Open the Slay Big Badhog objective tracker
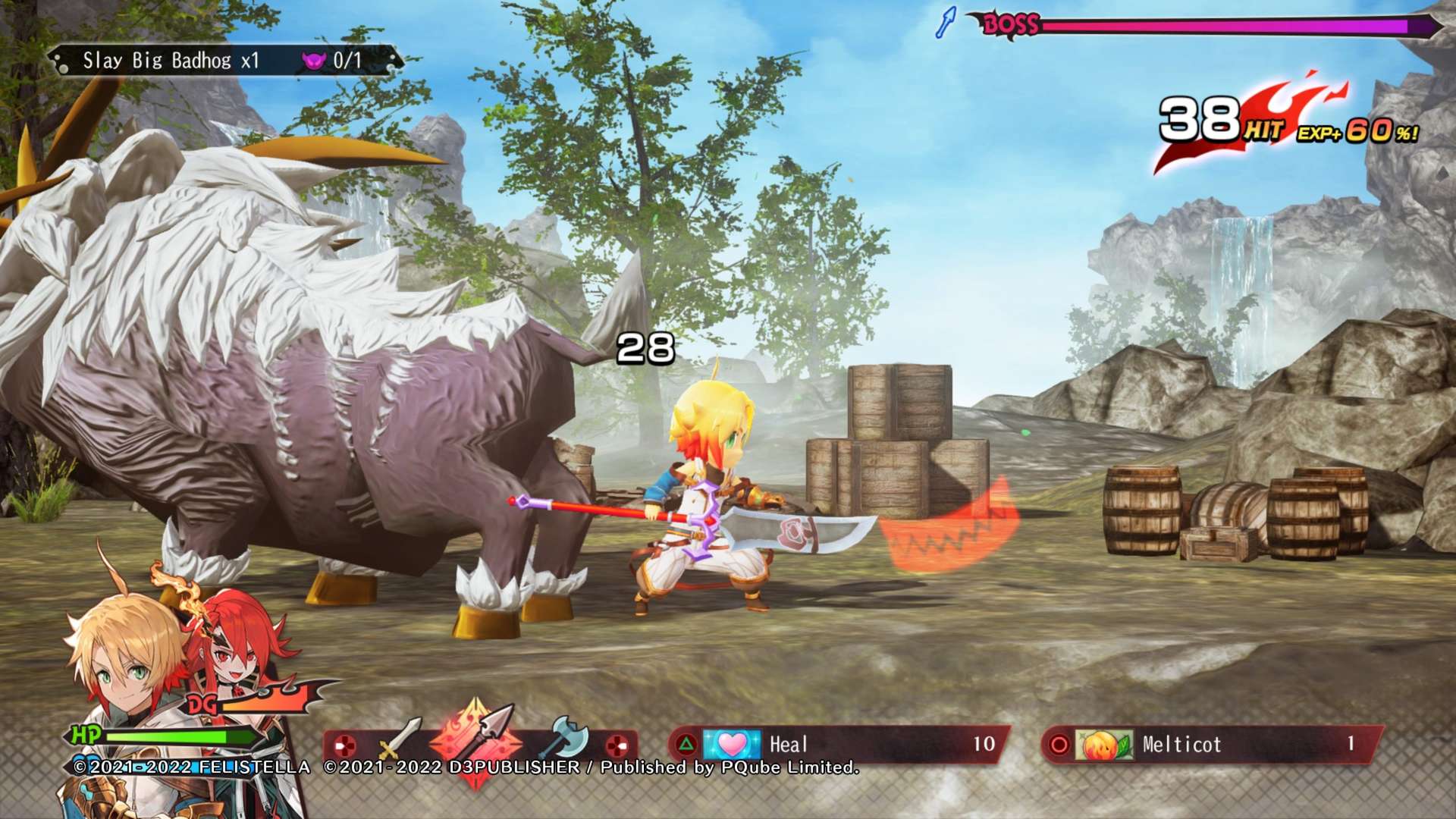 224,61
